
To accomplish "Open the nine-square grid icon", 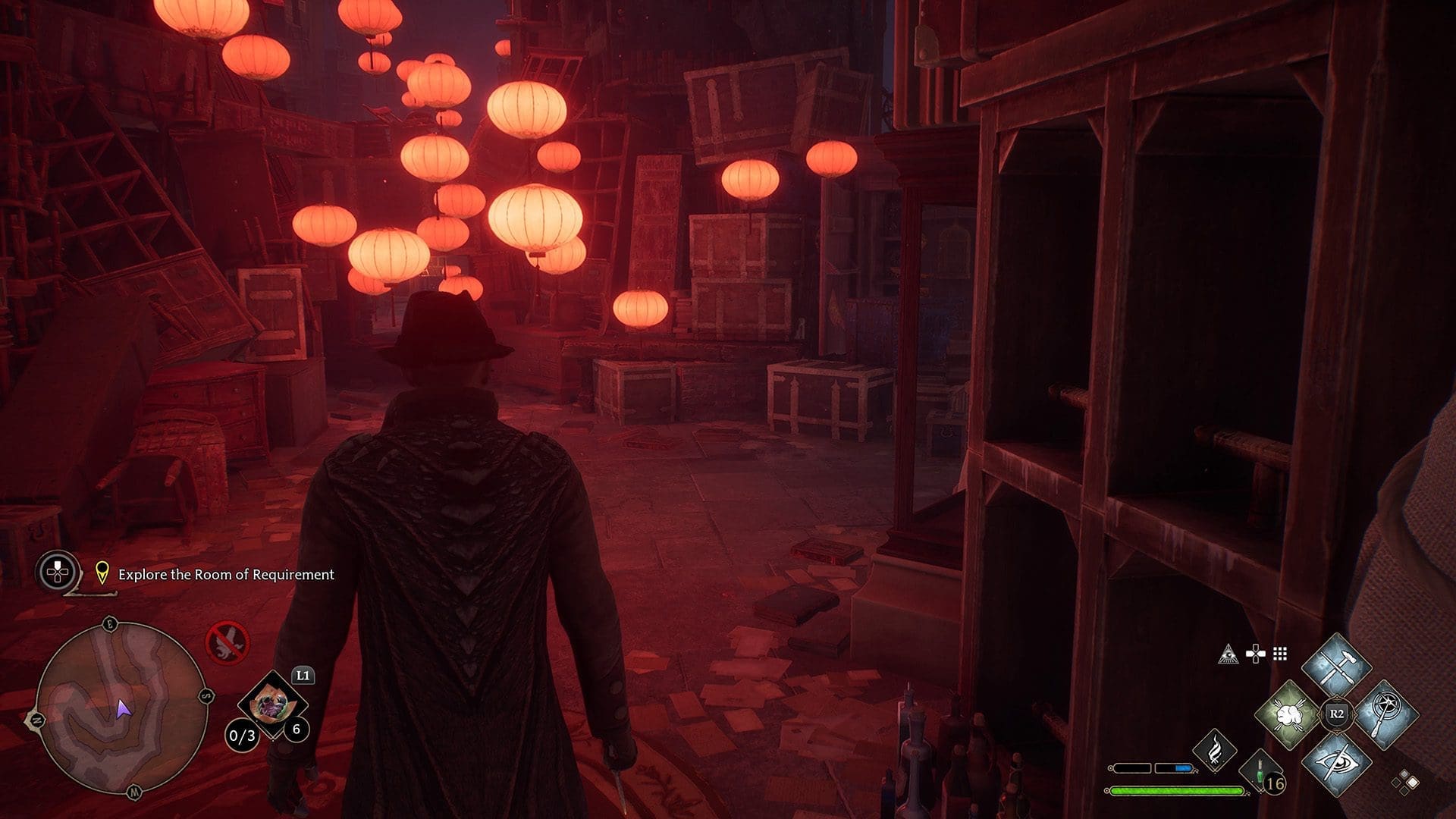I will pyautogui.click(x=1280, y=654).
